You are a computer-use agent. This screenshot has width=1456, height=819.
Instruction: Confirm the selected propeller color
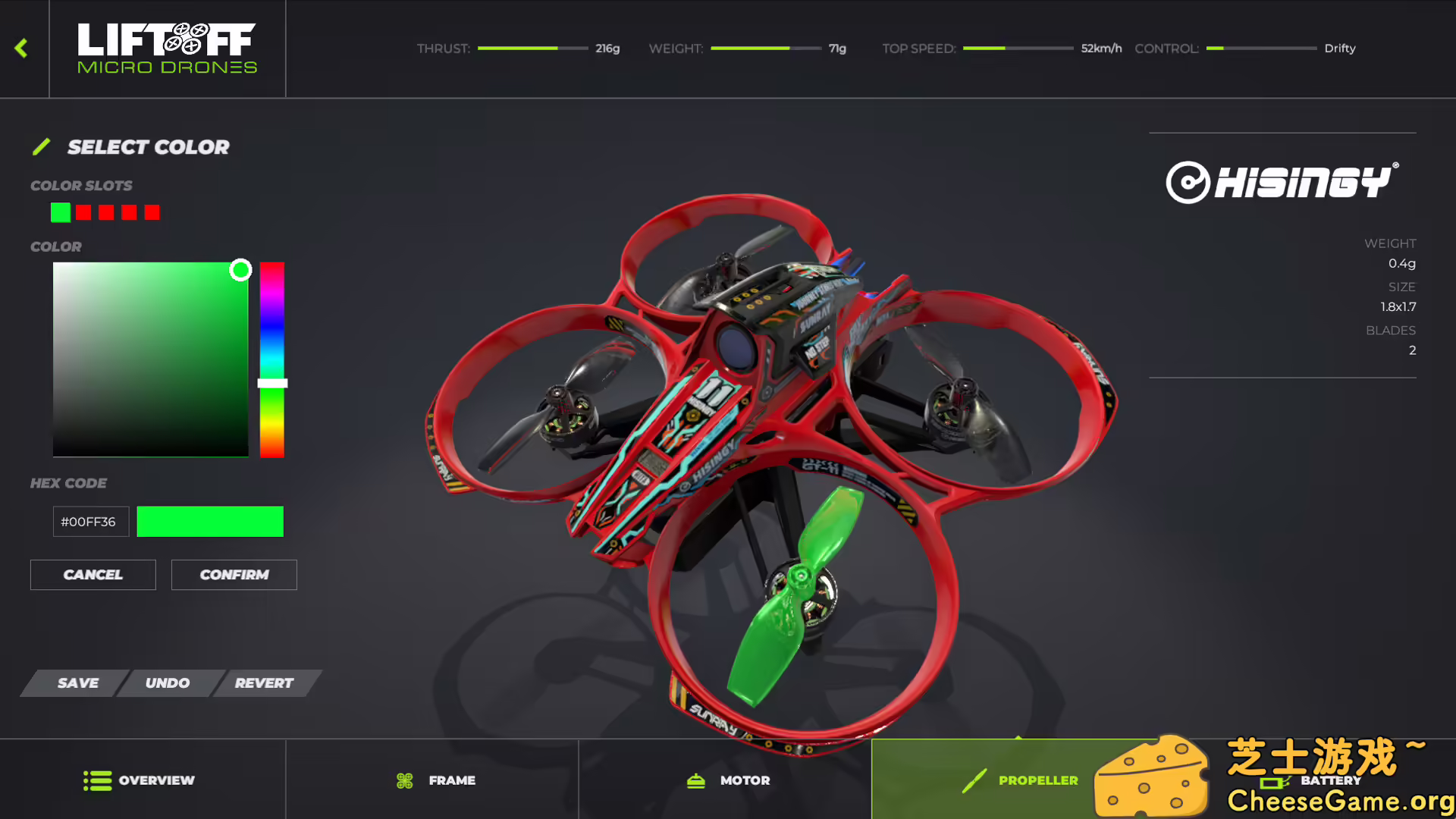[234, 574]
